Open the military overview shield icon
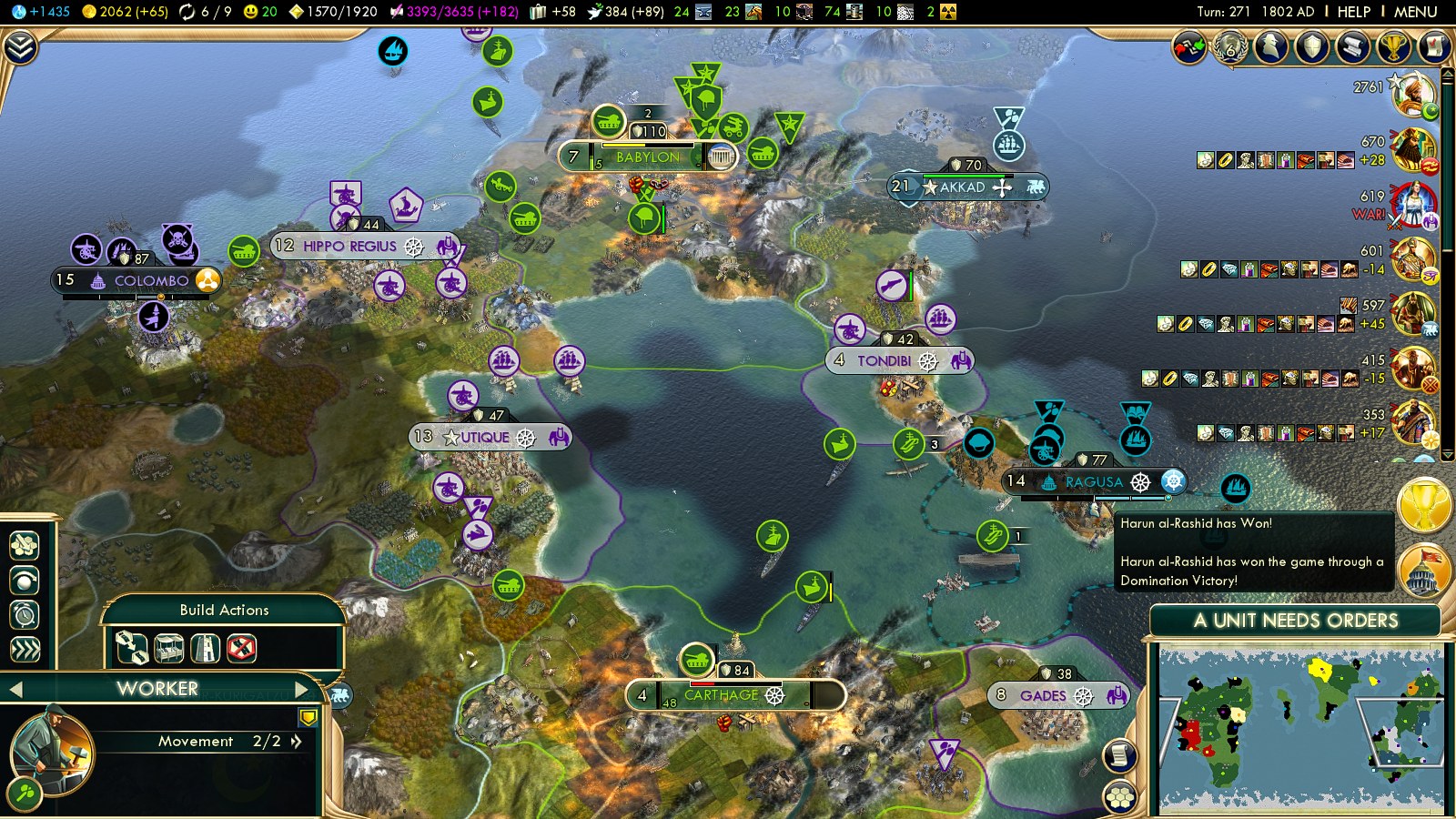The width and height of the screenshot is (1456, 819). 1311,47
